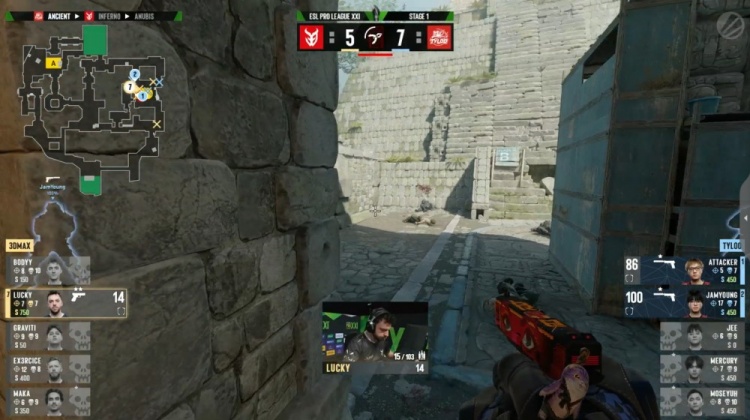Pick Maka from the team list
750x420 pixels.
tap(48, 401)
